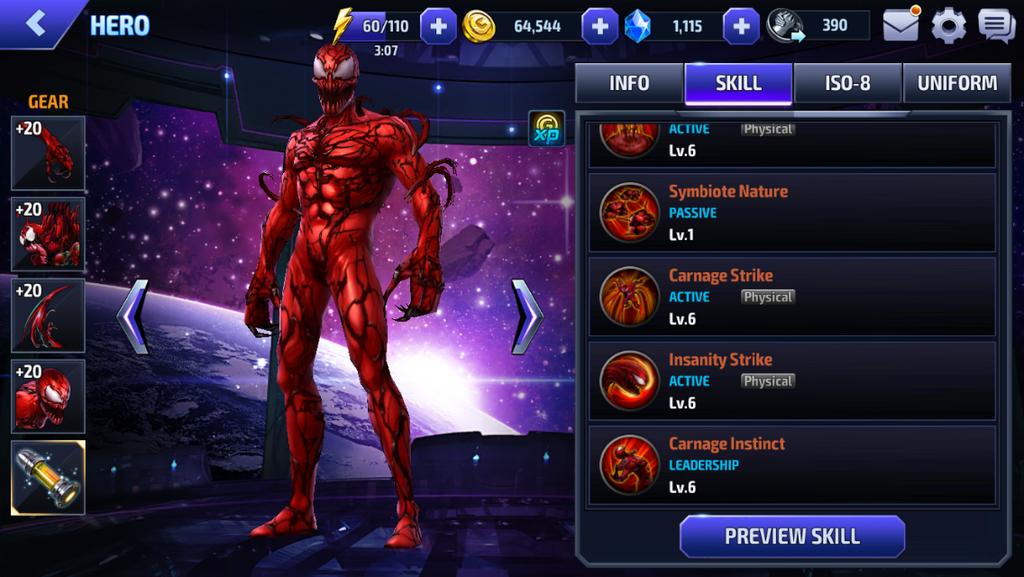Click the PREVIEW SKILL button

click(x=792, y=536)
